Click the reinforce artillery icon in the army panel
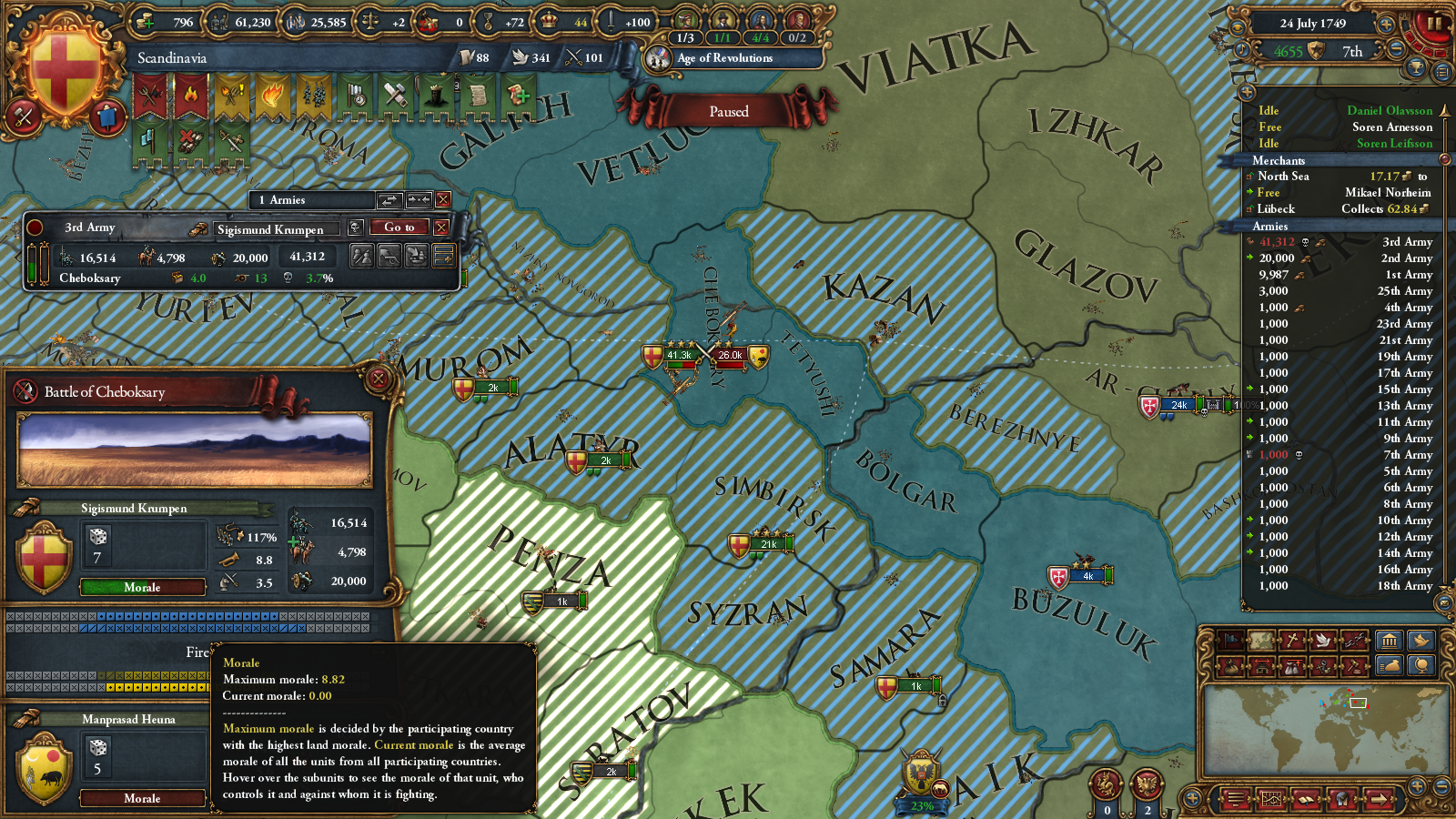 [389, 257]
